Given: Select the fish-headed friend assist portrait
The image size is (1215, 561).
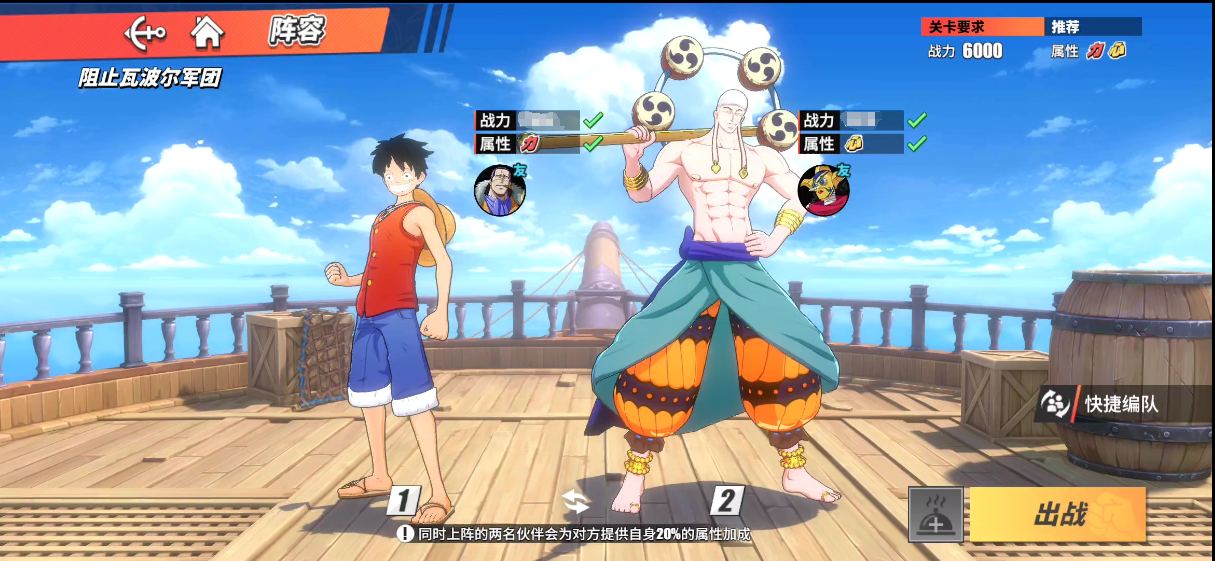Looking at the screenshot, I should pyautogui.click(x=823, y=190).
